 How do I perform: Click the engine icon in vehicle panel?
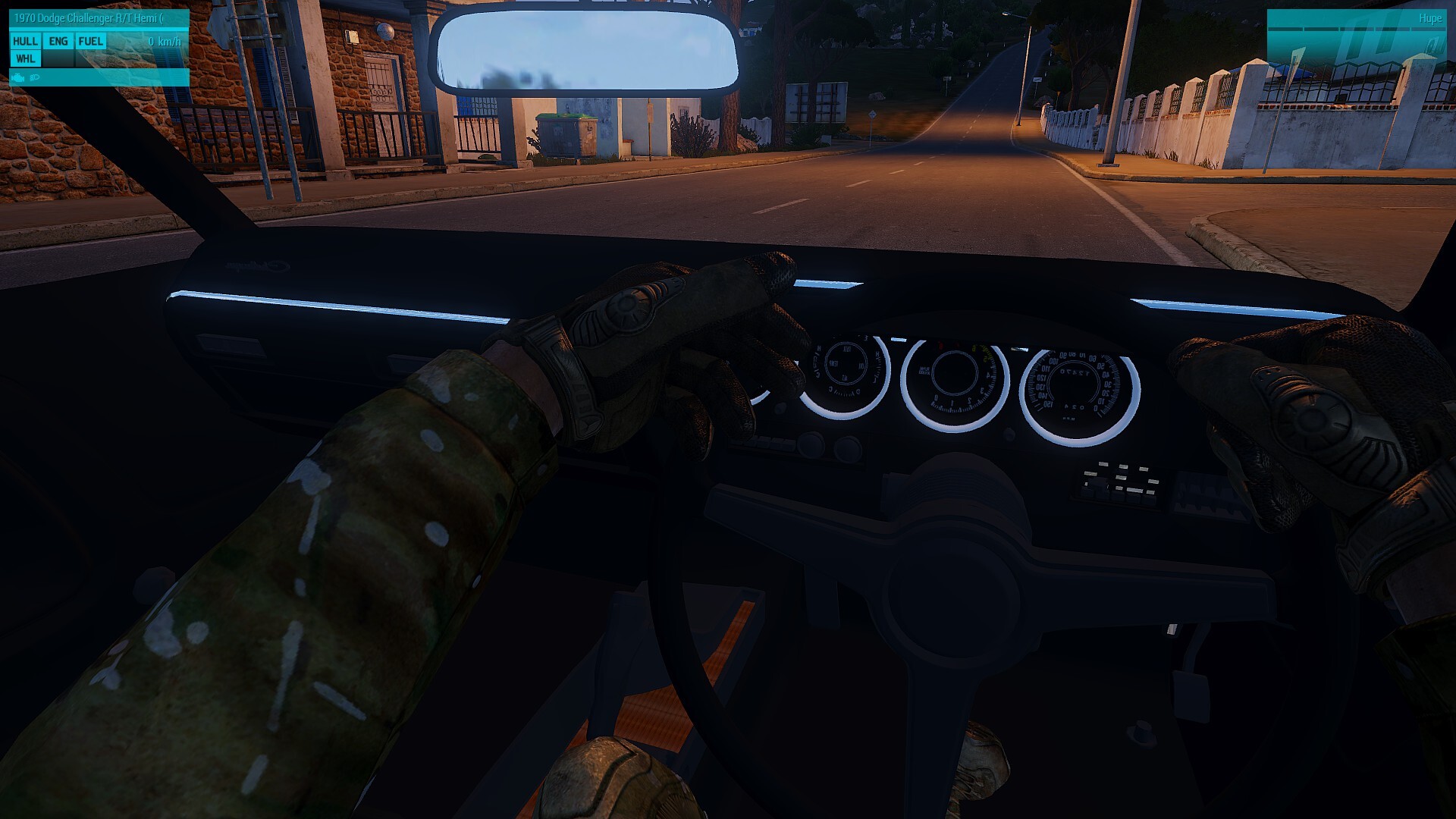[x=18, y=77]
